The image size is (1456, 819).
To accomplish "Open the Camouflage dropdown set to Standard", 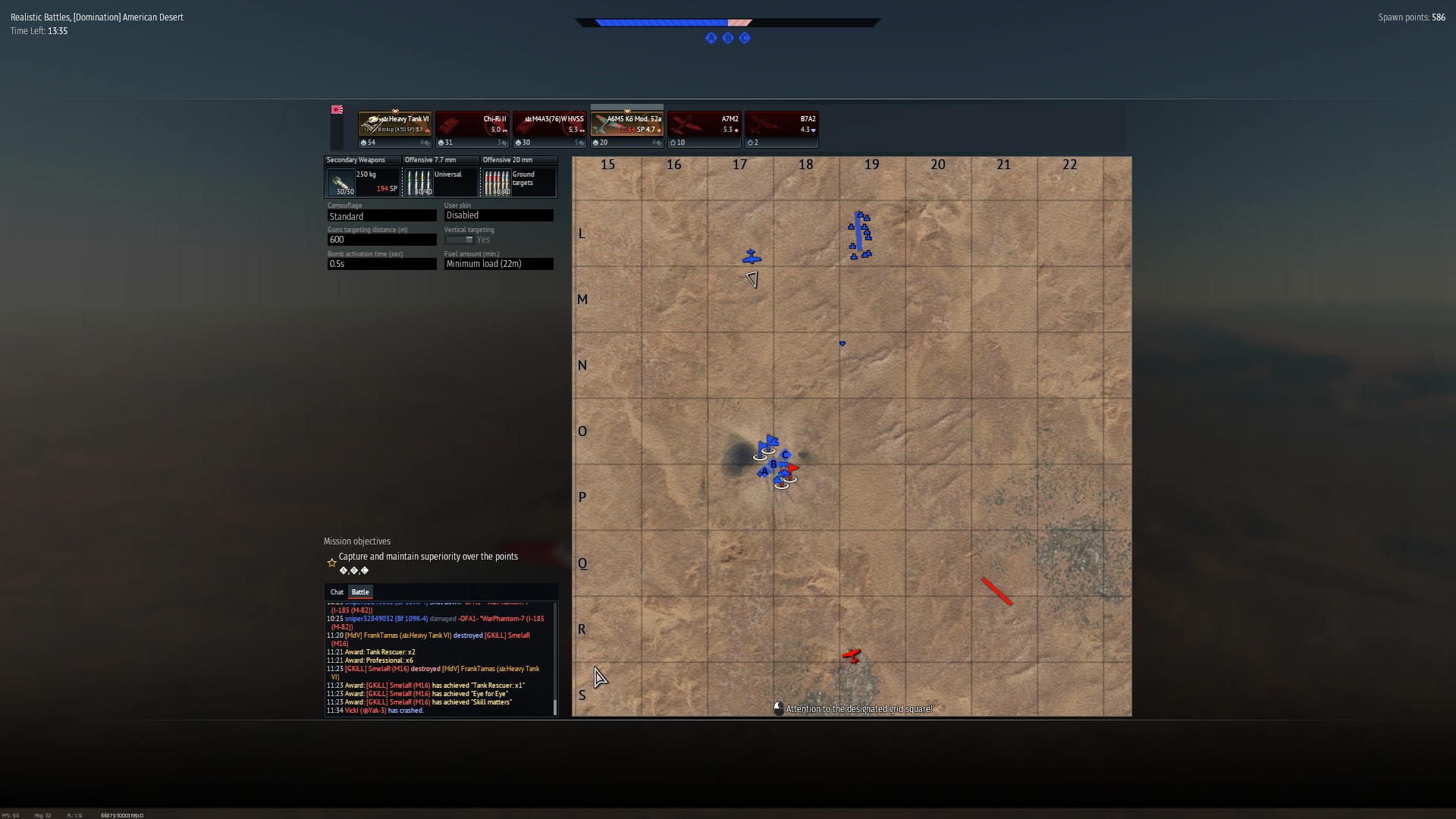I will pos(381,216).
